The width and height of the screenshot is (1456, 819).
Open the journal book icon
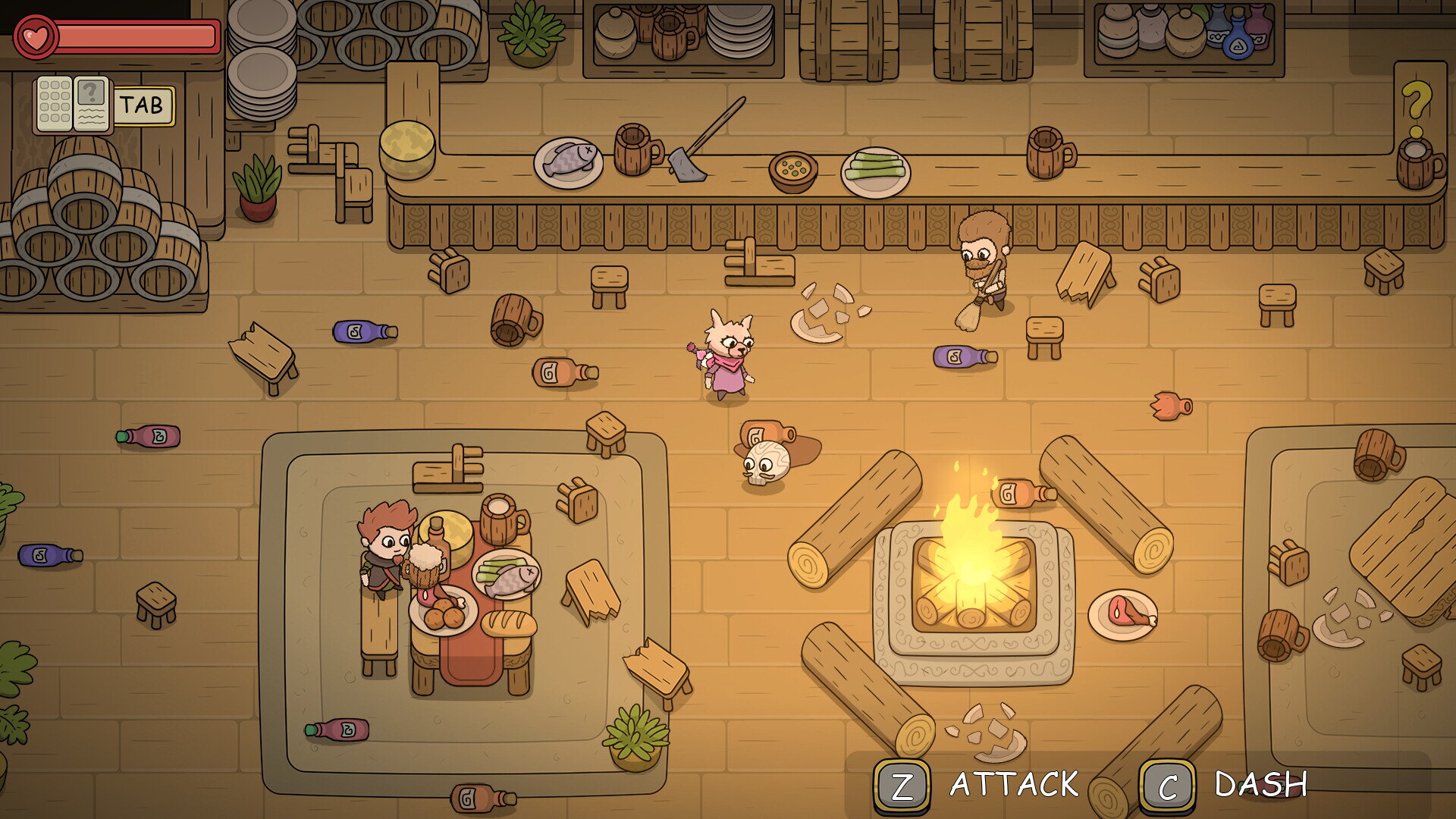(x=74, y=105)
